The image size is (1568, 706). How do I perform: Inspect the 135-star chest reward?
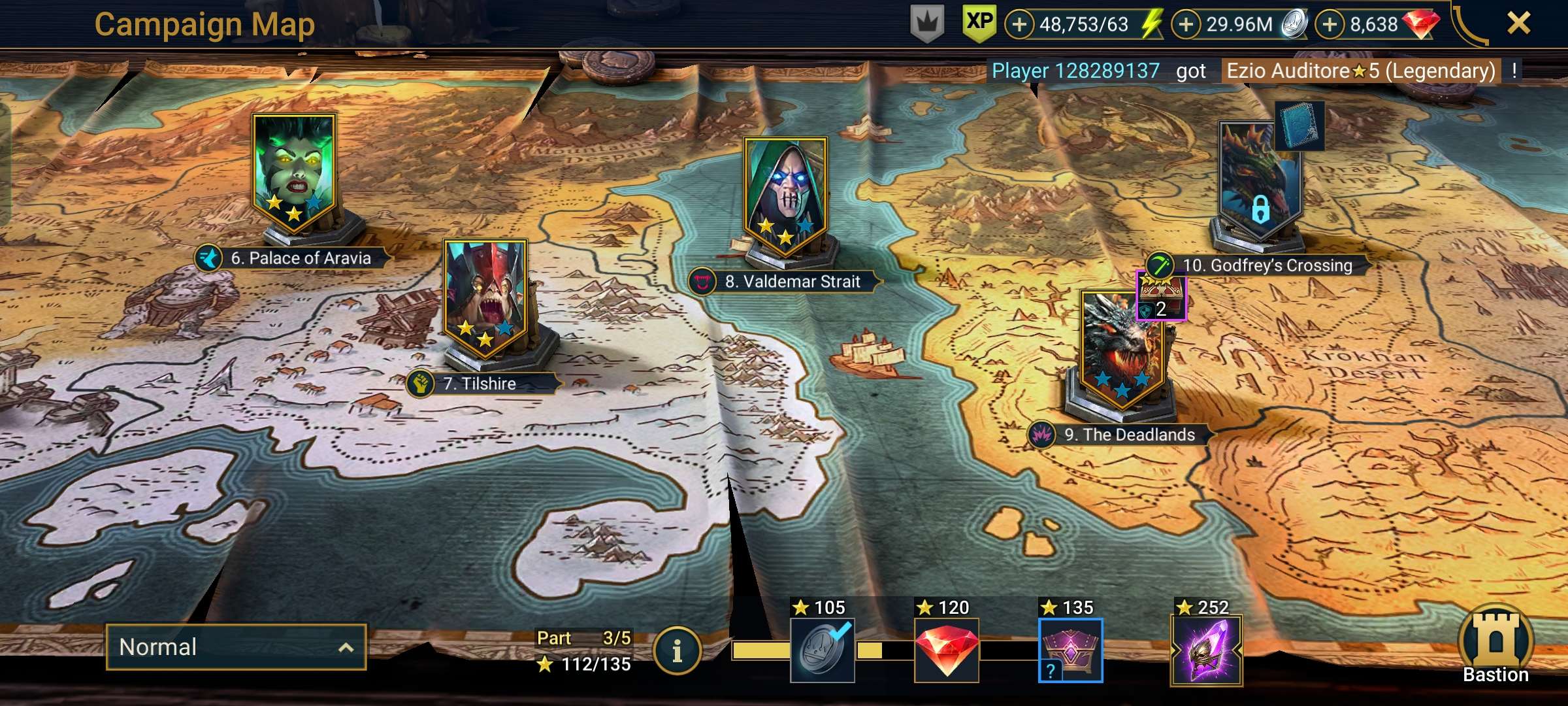1070,650
